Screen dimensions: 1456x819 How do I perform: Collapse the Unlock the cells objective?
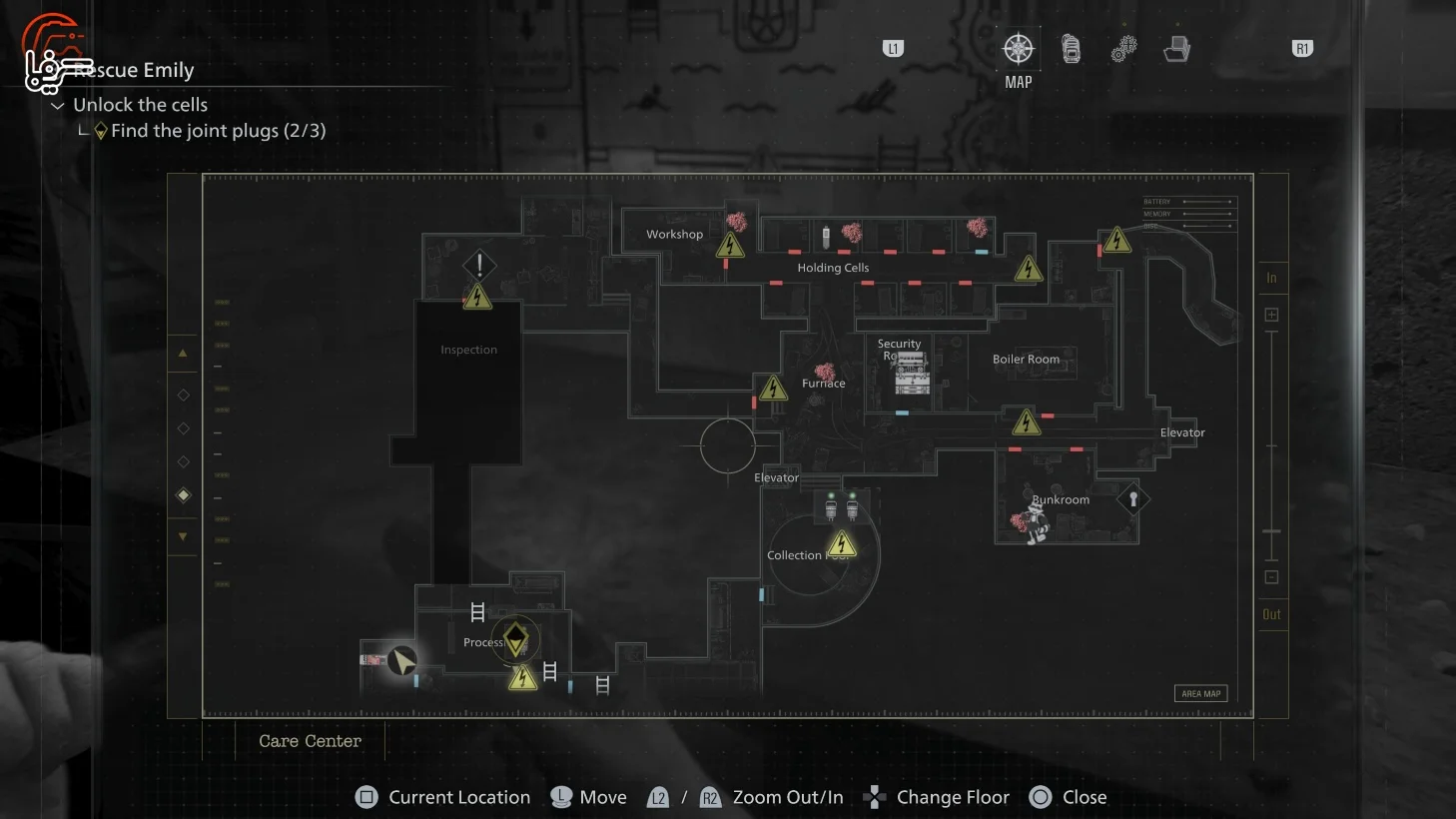coord(58,105)
